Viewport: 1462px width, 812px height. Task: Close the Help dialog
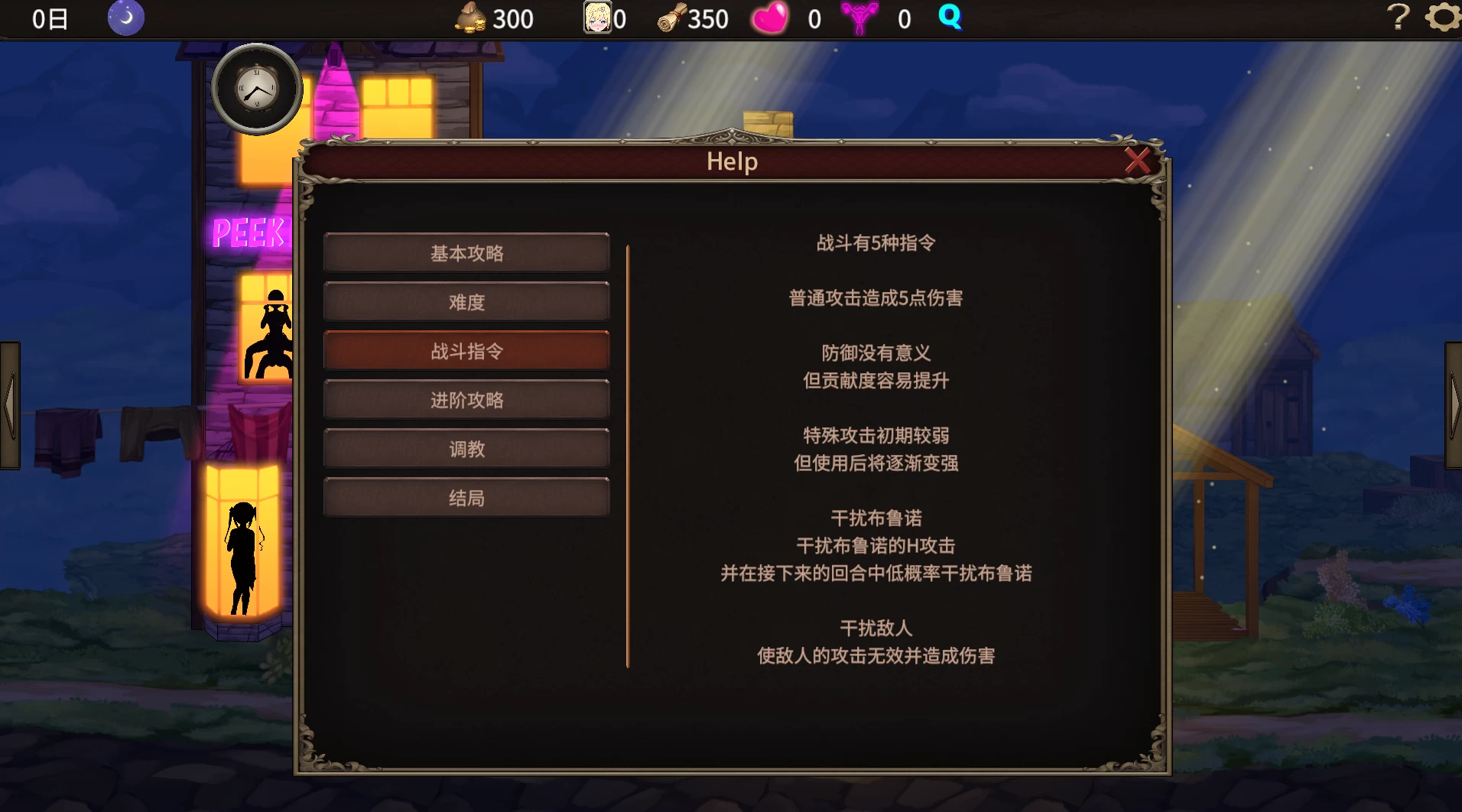[1138, 161]
